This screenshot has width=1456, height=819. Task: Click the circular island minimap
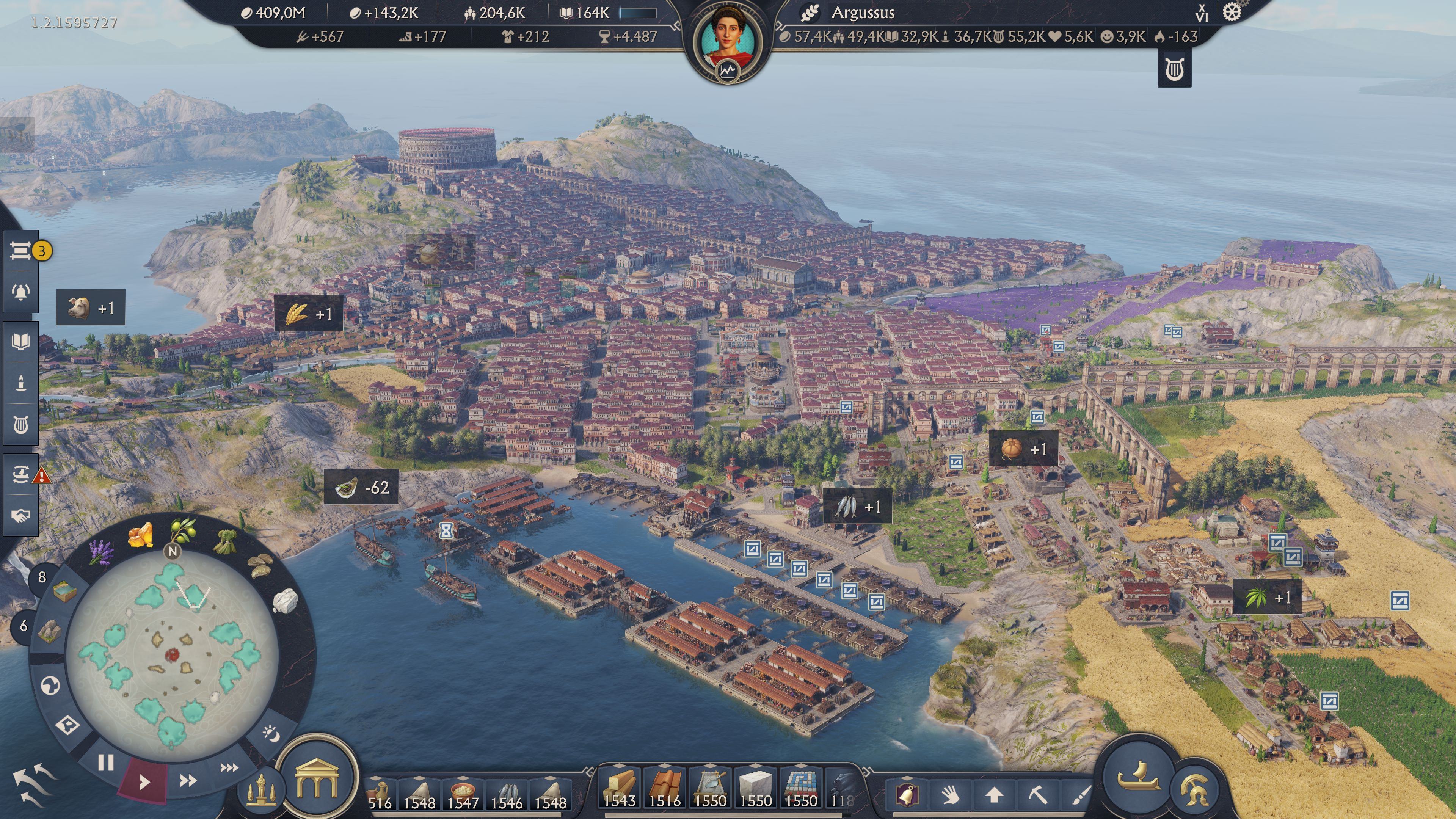click(x=172, y=656)
